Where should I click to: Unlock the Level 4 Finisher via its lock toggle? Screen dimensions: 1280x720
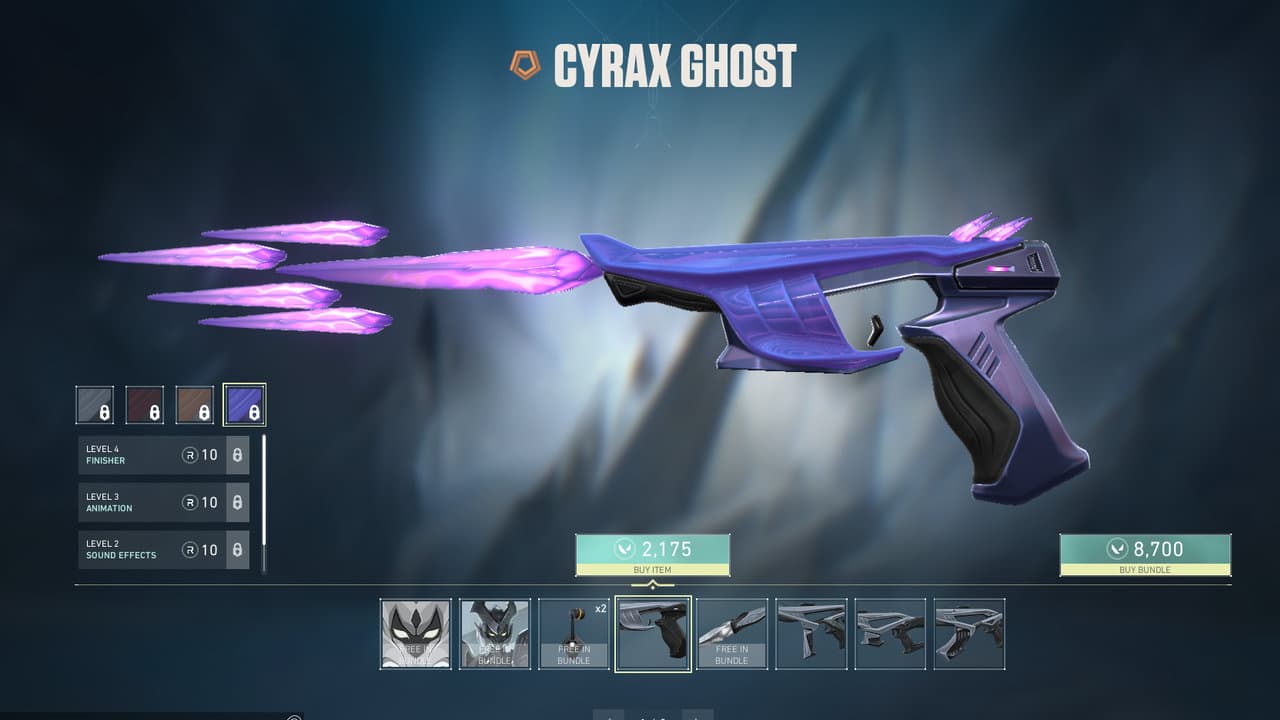click(x=237, y=455)
